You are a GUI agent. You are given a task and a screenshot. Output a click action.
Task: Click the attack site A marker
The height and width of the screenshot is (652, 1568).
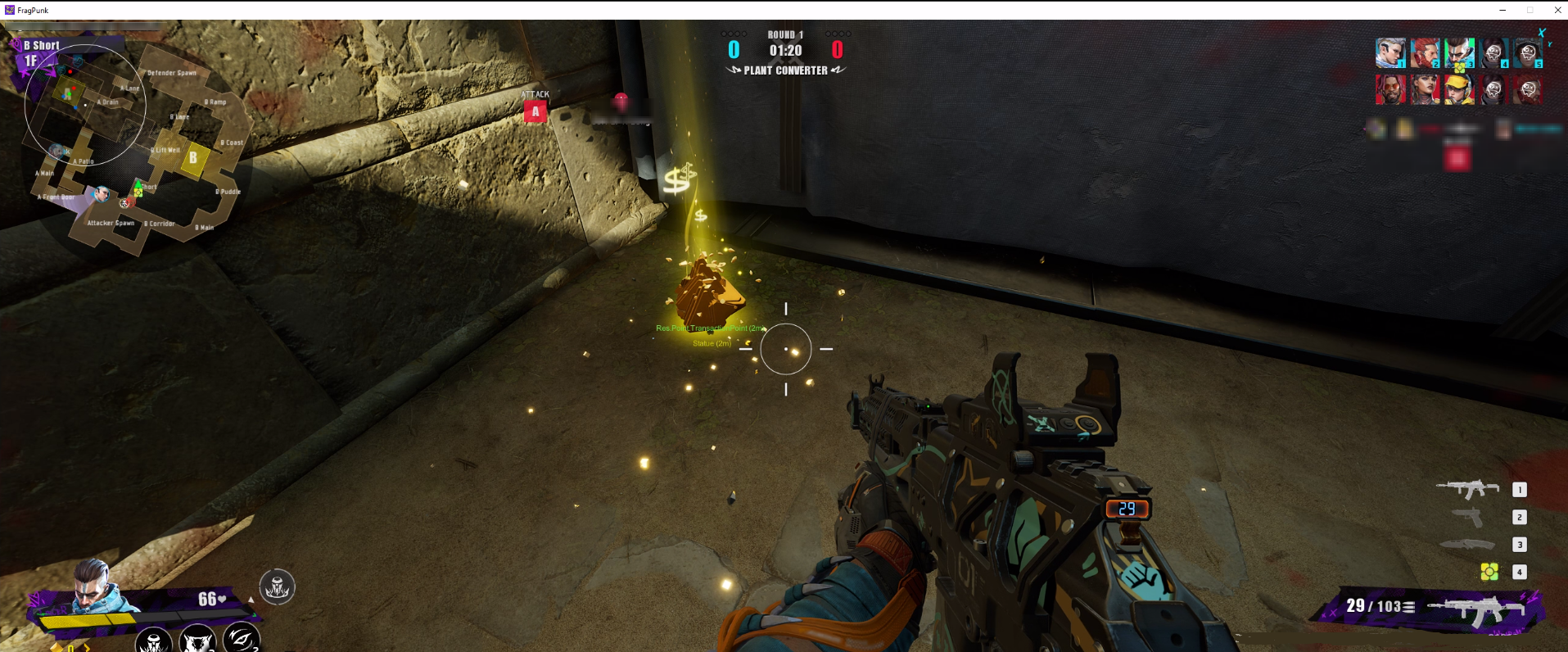(535, 111)
